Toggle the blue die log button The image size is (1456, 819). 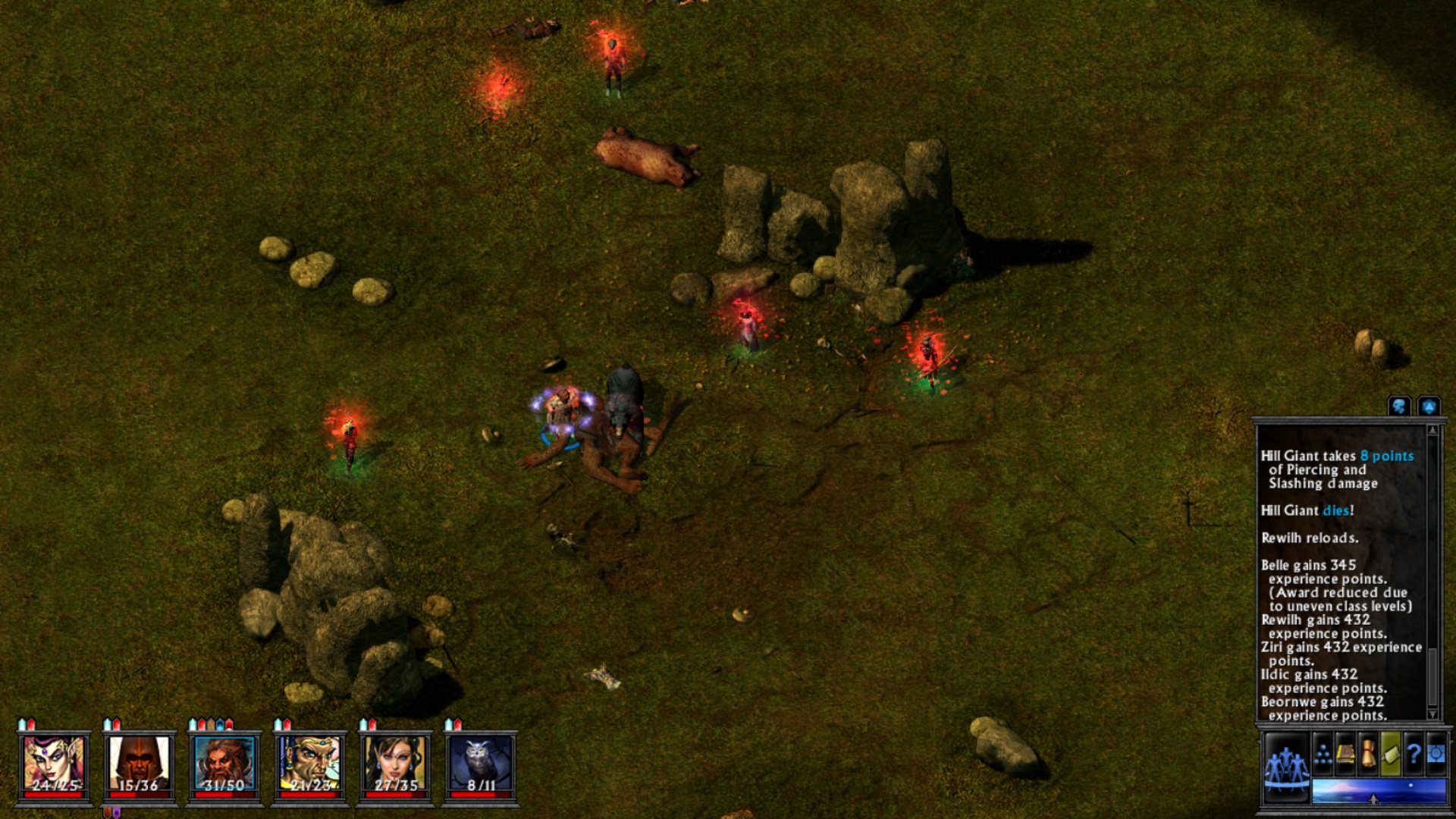(1429, 407)
